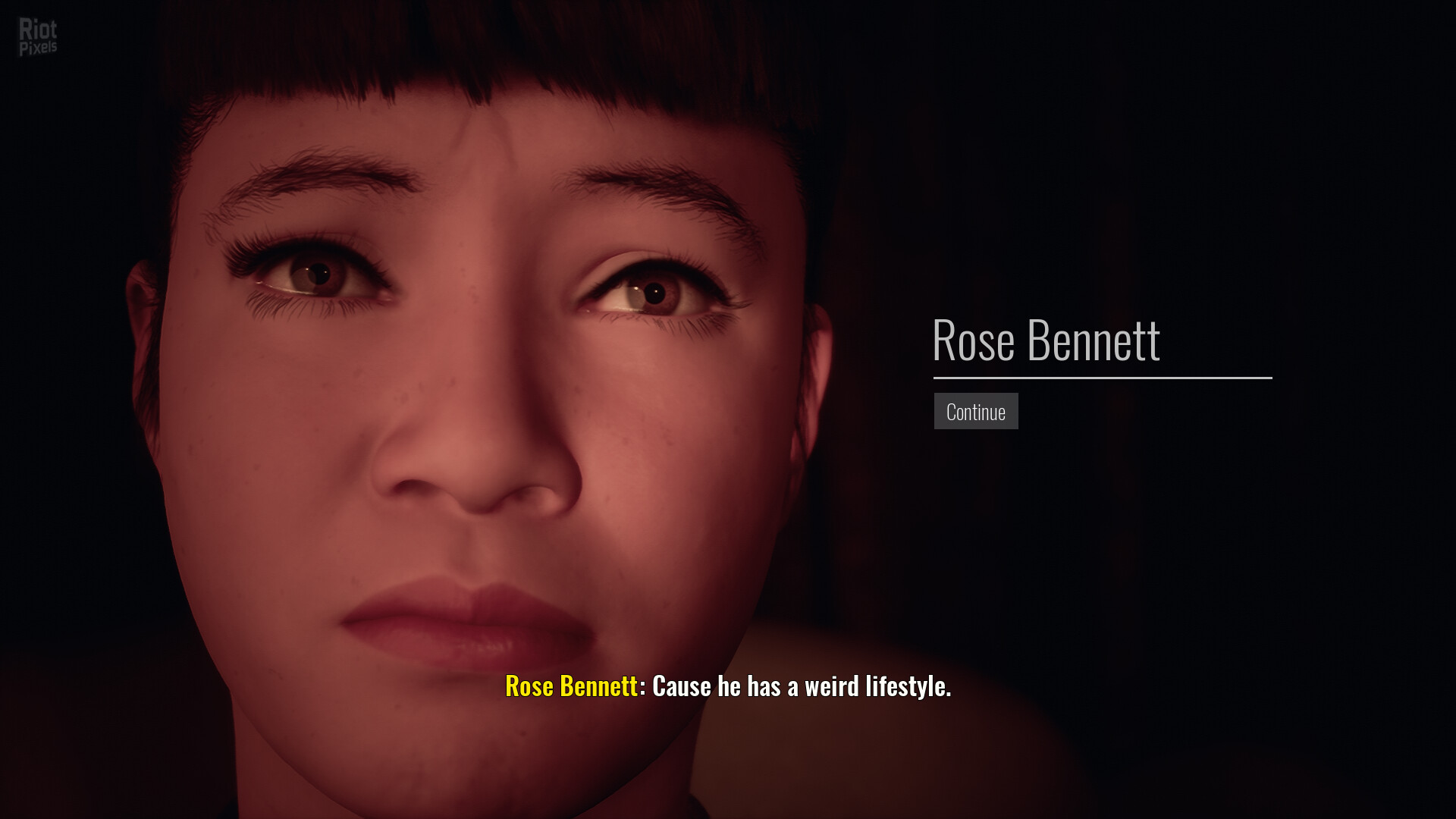Click the Continue button
1456x819 pixels.
[x=975, y=411]
